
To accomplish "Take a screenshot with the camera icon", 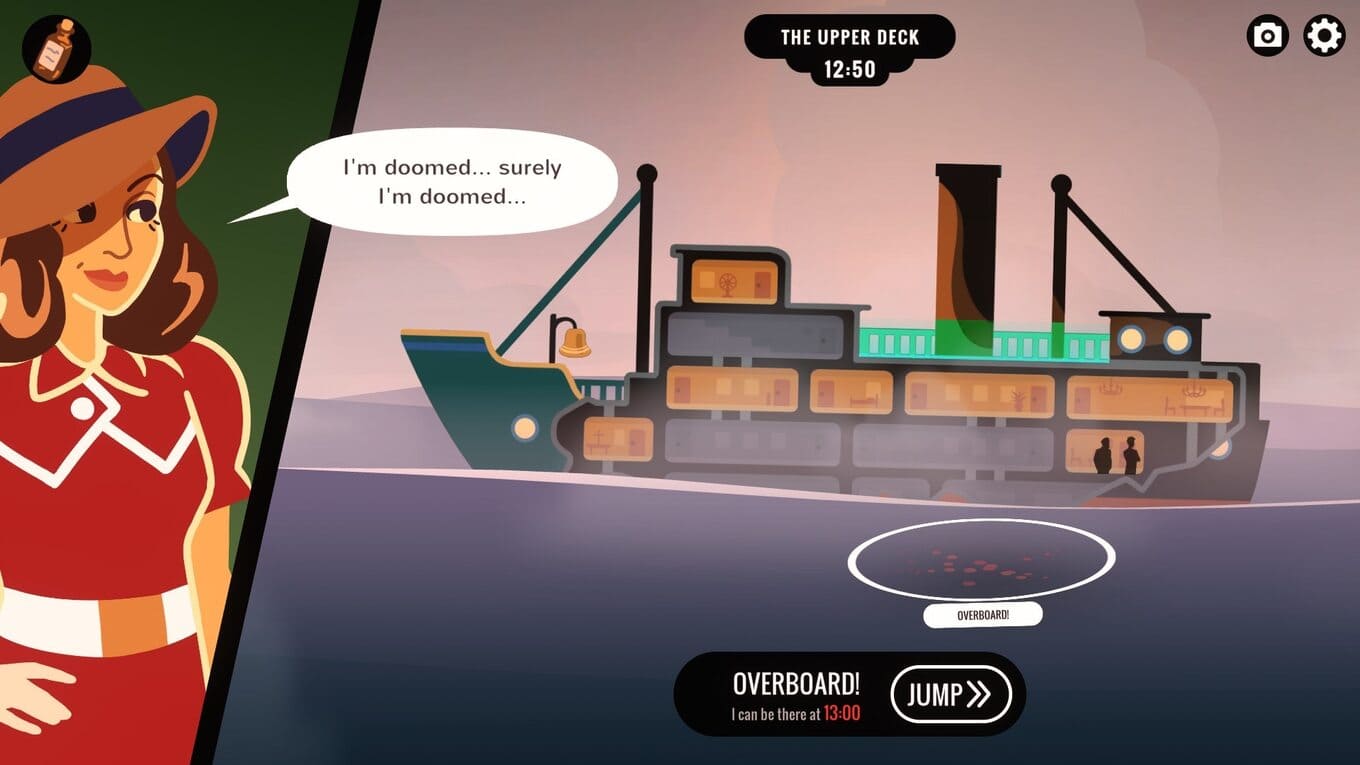I will click(x=1267, y=37).
